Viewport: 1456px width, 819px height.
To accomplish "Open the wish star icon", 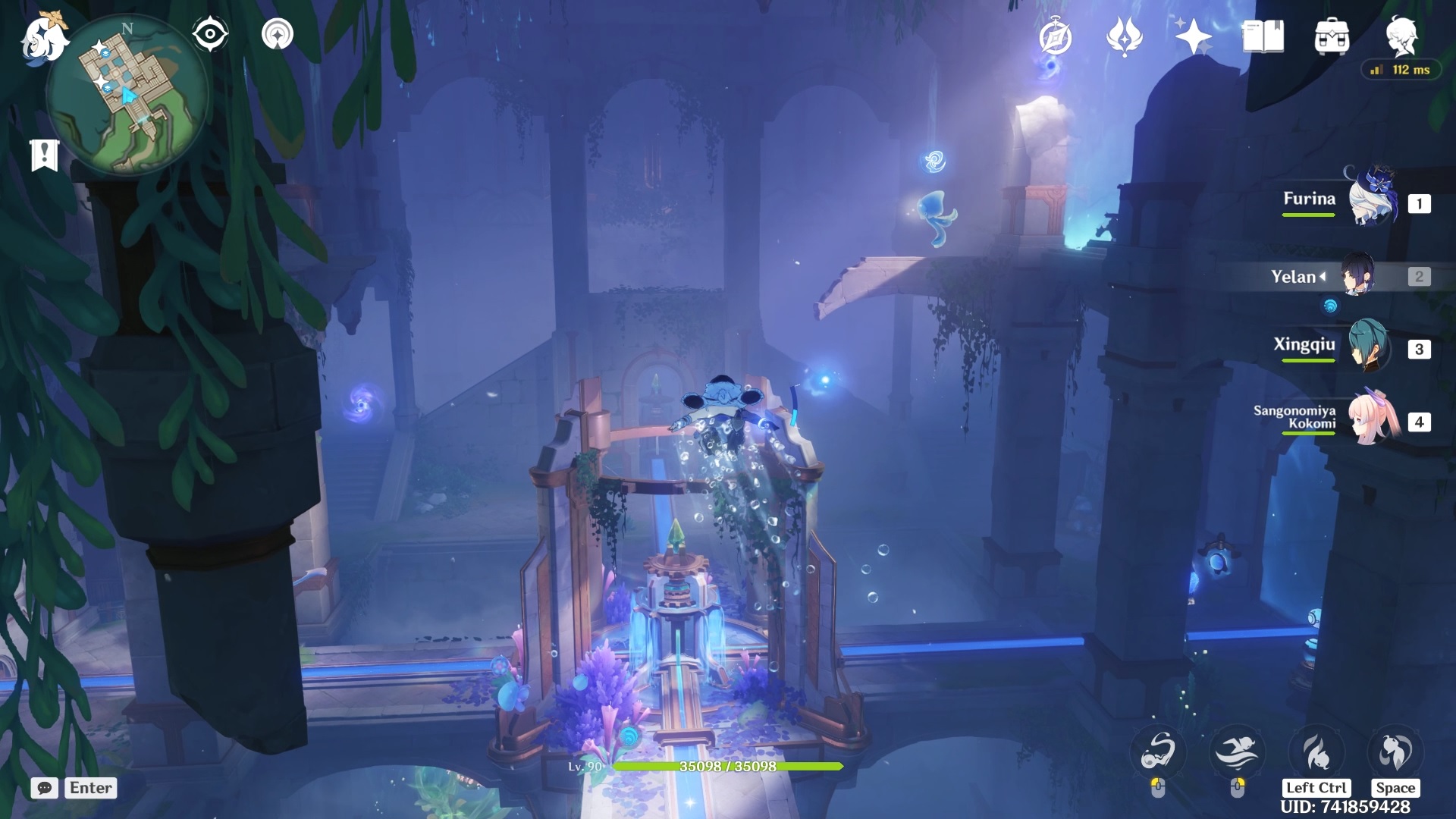I will click(1193, 36).
